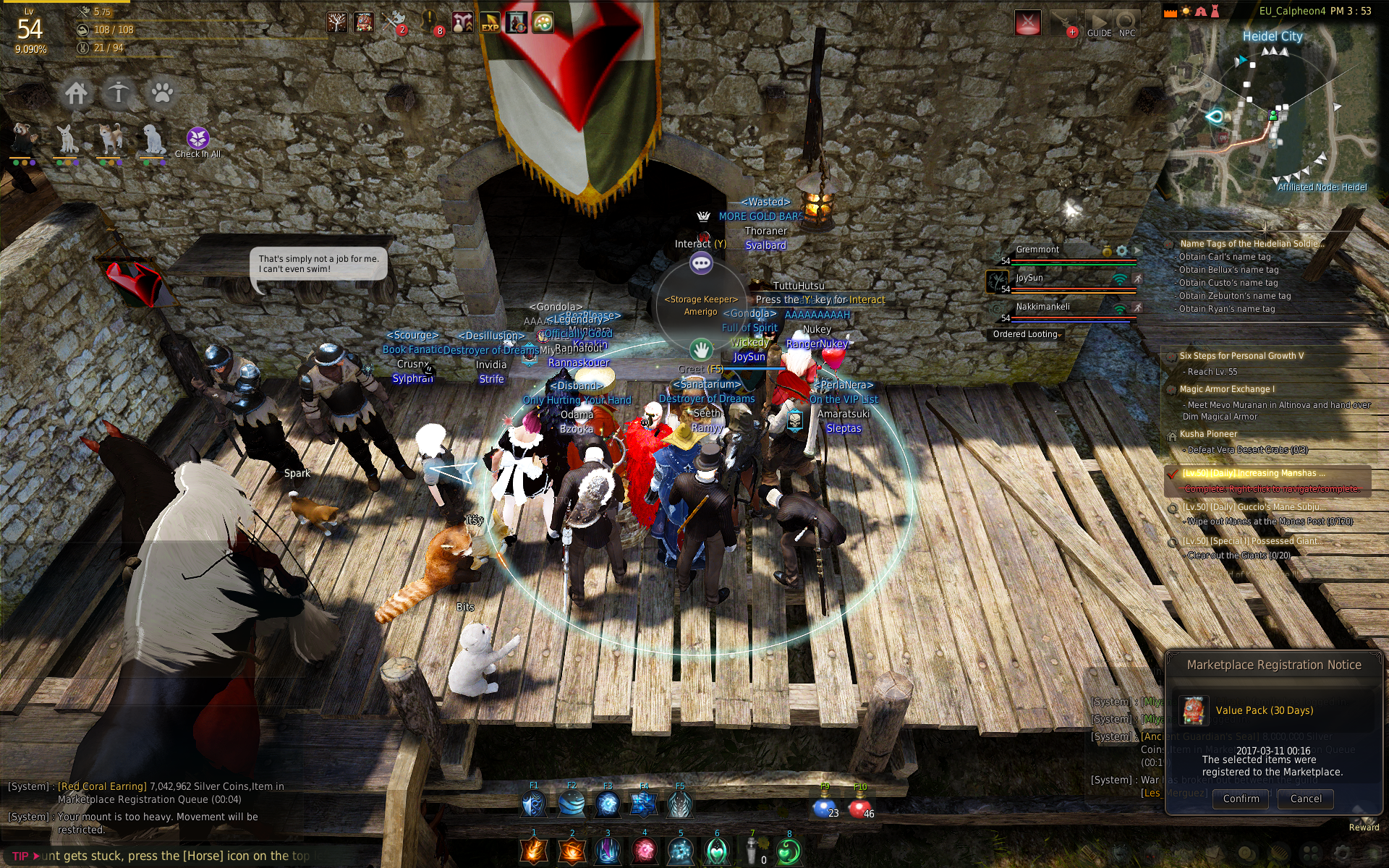
Task: Open the worker pickaxe icon
Action: (119, 93)
